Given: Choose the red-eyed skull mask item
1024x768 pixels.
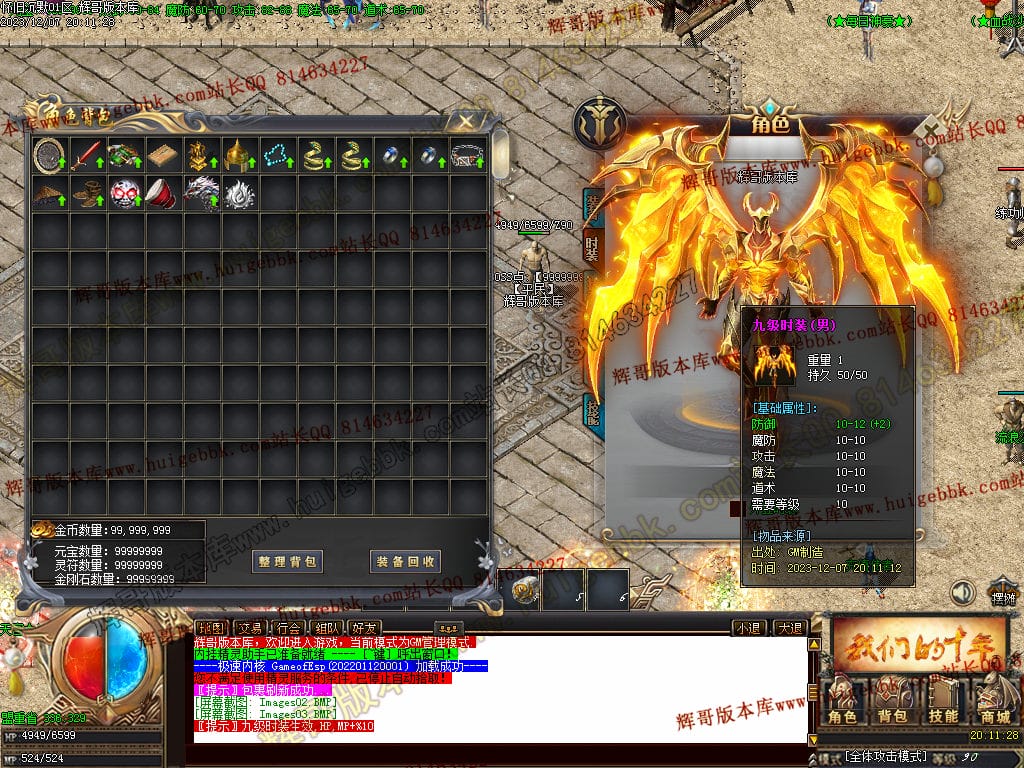Looking at the screenshot, I should click(124, 193).
